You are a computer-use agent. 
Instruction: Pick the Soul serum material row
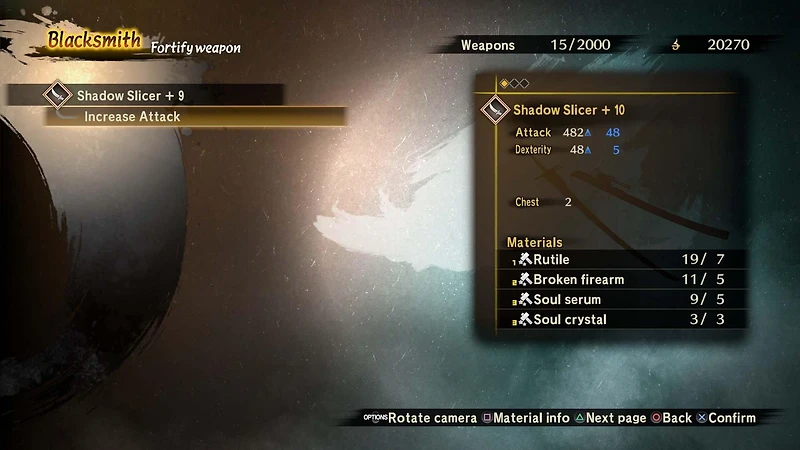pyautogui.click(x=623, y=300)
